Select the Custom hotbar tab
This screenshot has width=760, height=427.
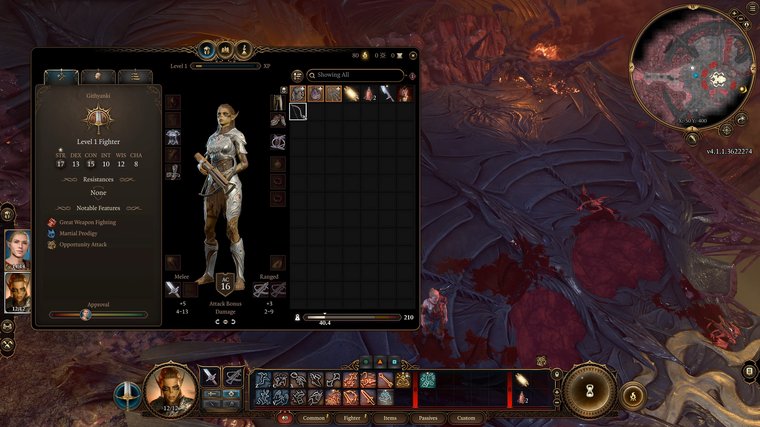tap(466, 418)
